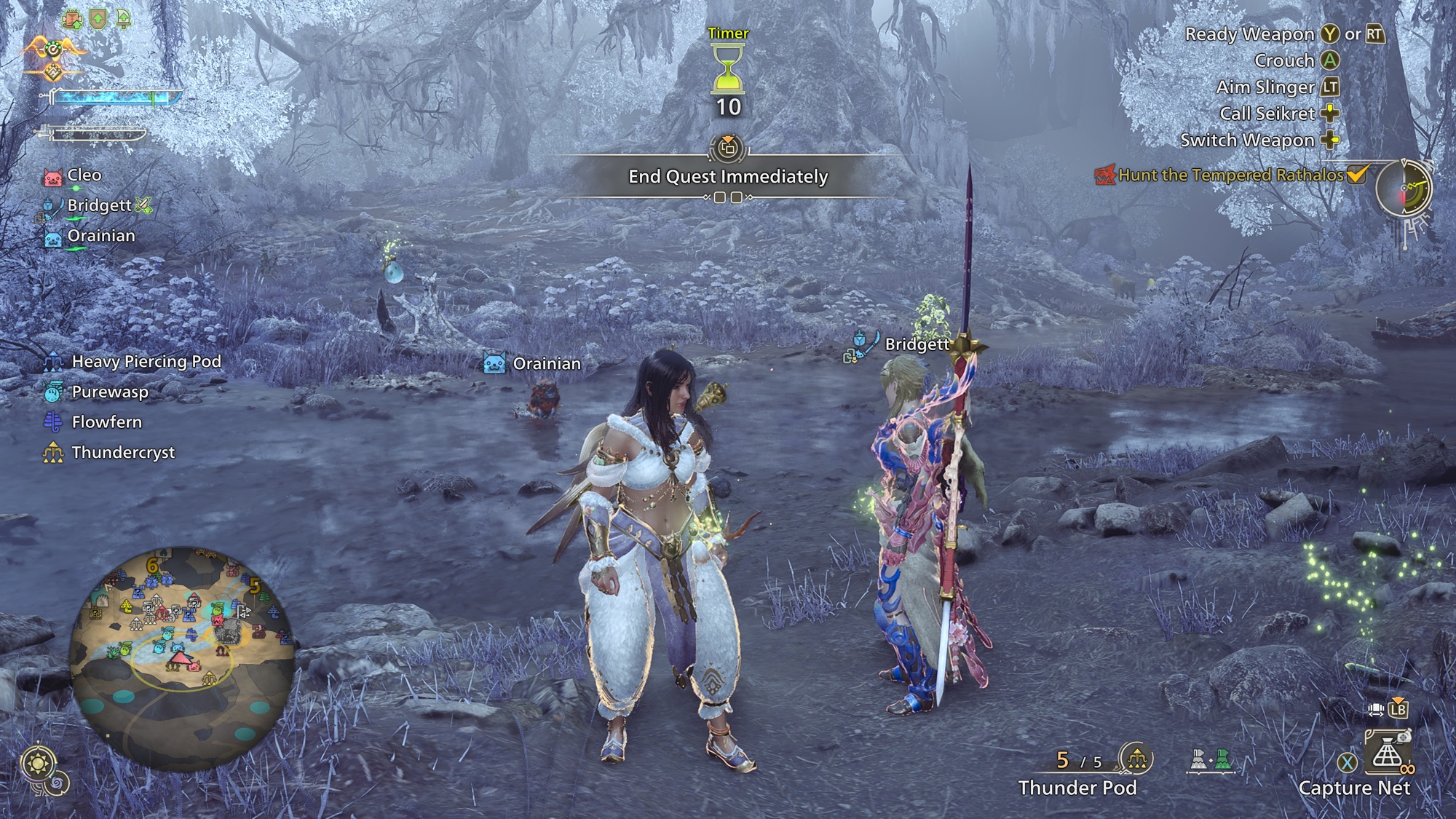The image size is (1456, 819).
Task: Choose Thundercryst from the nearby items list
Action: 123,453
